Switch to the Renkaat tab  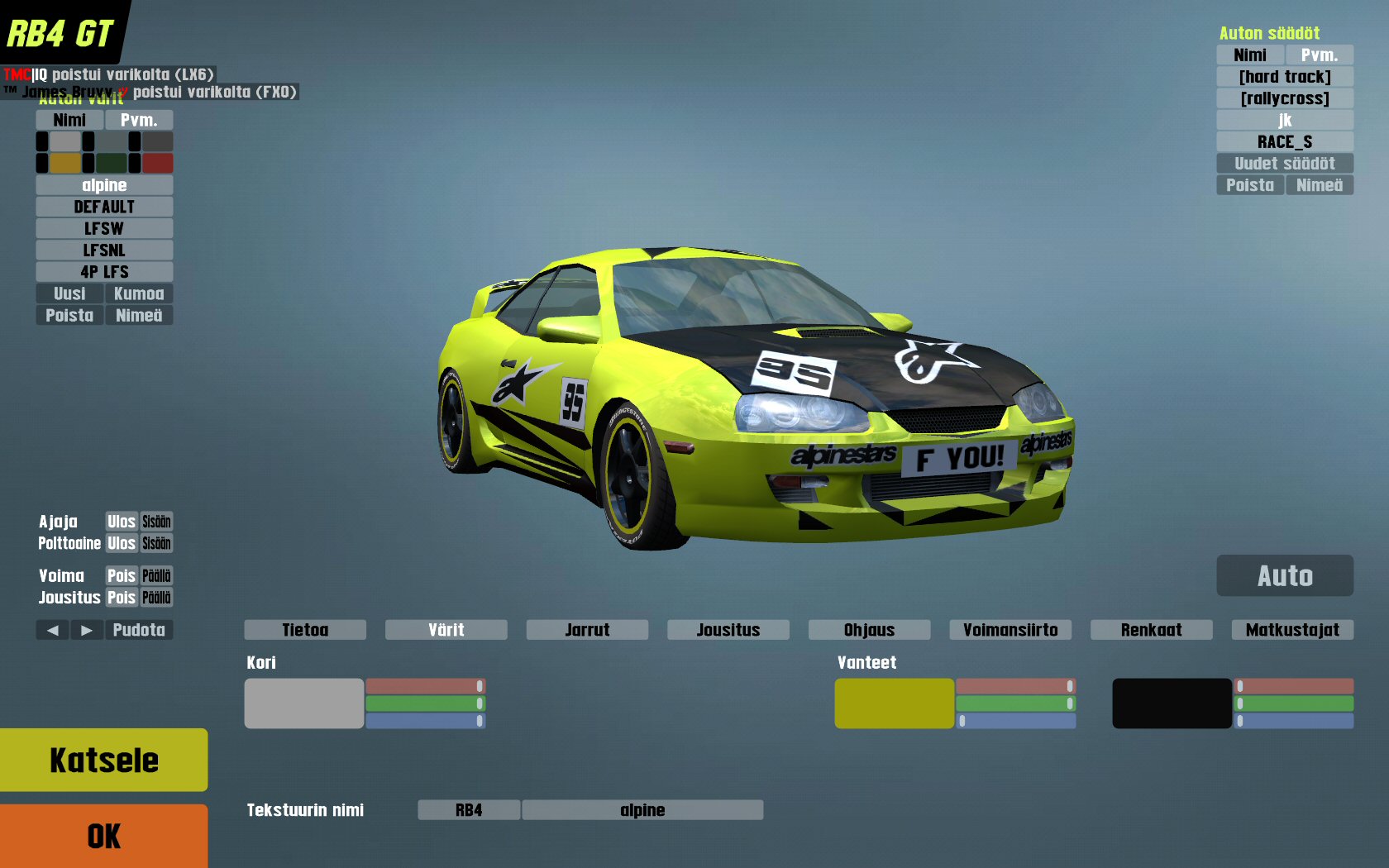[1151, 630]
